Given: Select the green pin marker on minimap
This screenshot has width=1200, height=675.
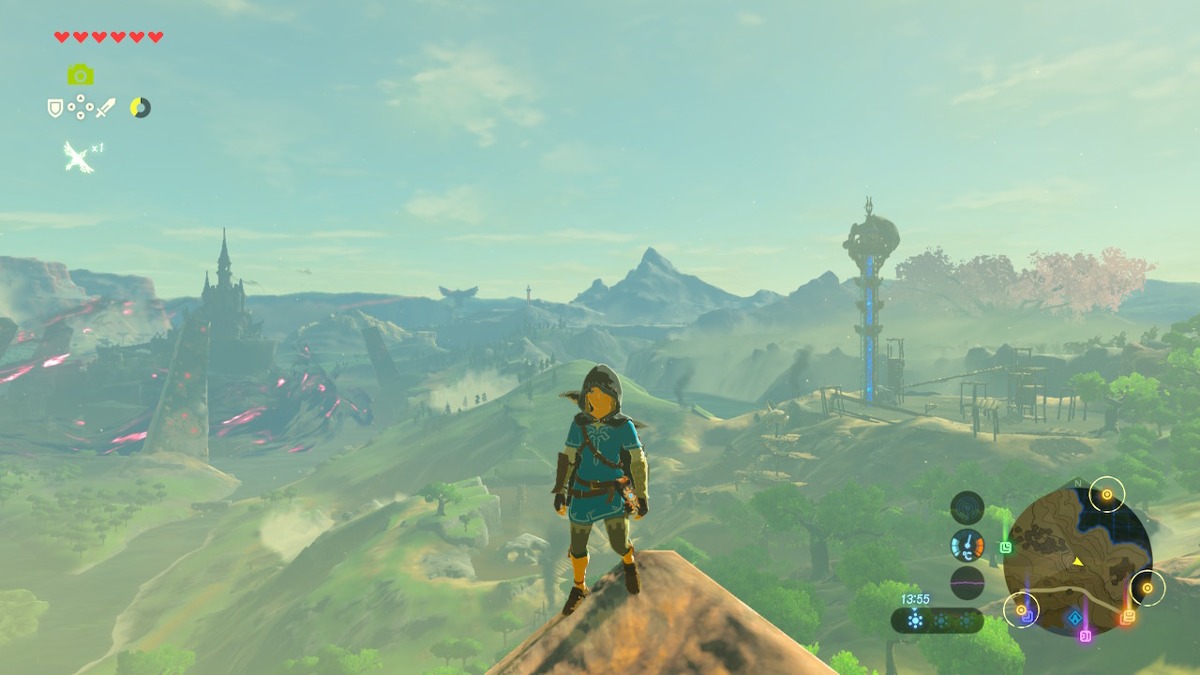Looking at the screenshot, I should pyautogui.click(x=1005, y=546).
